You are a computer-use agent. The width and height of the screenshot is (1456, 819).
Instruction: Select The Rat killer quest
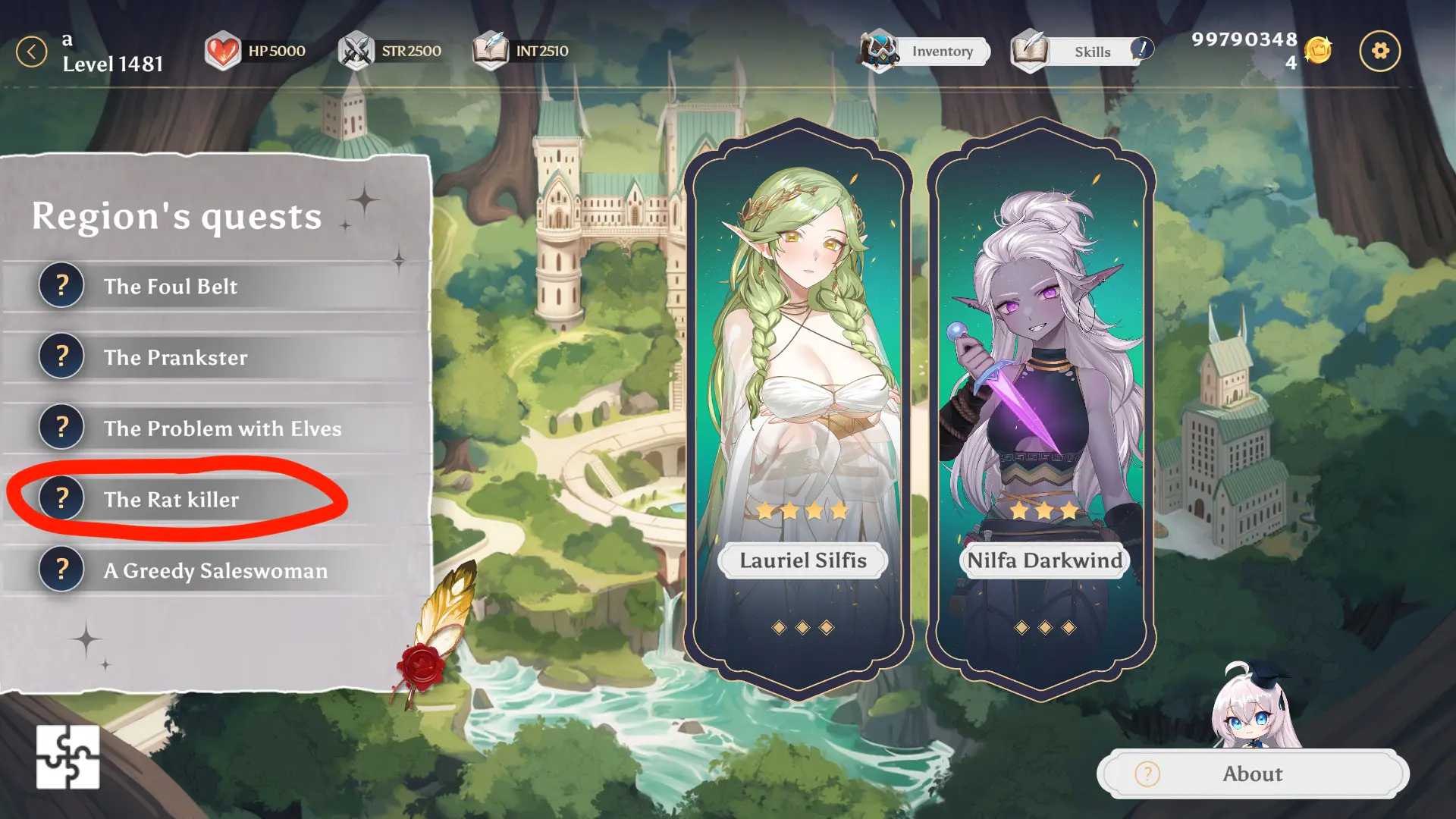(x=171, y=500)
